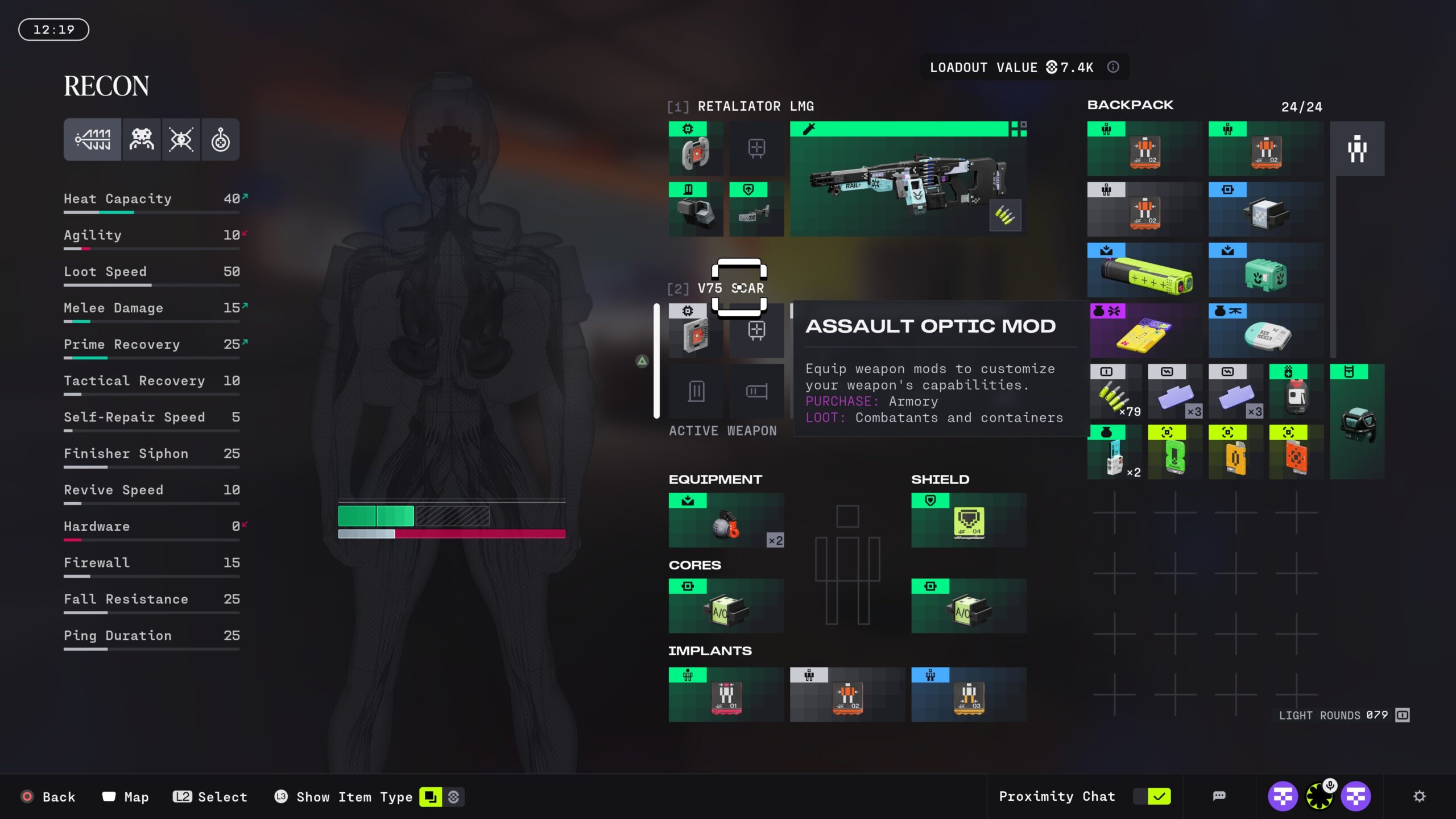Open the character silhouette tab beside backpack
Viewport: 1456px width, 819px height.
click(x=1357, y=149)
